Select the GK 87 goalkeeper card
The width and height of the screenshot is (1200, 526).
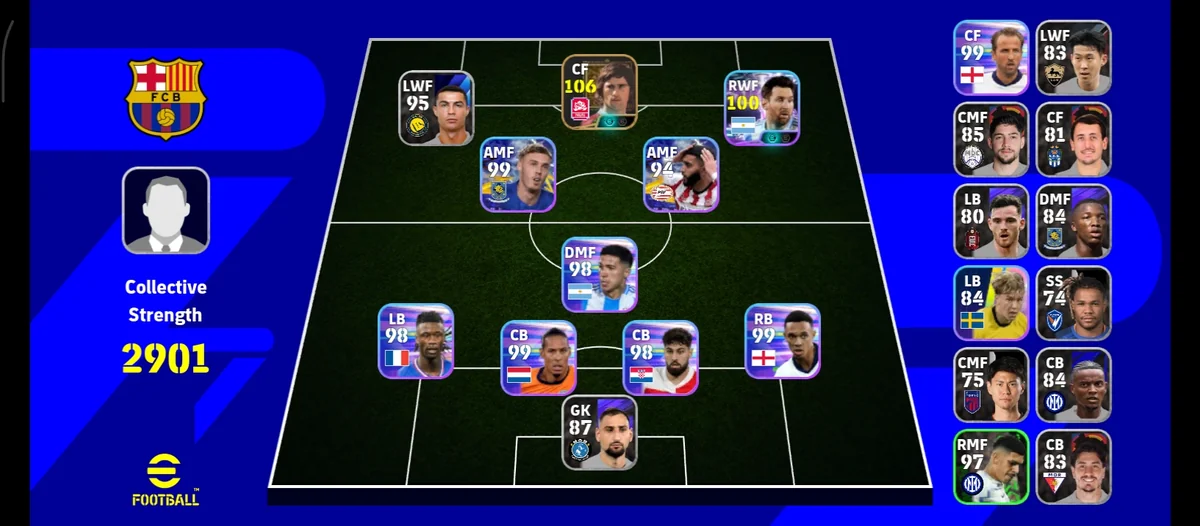click(x=599, y=433)
